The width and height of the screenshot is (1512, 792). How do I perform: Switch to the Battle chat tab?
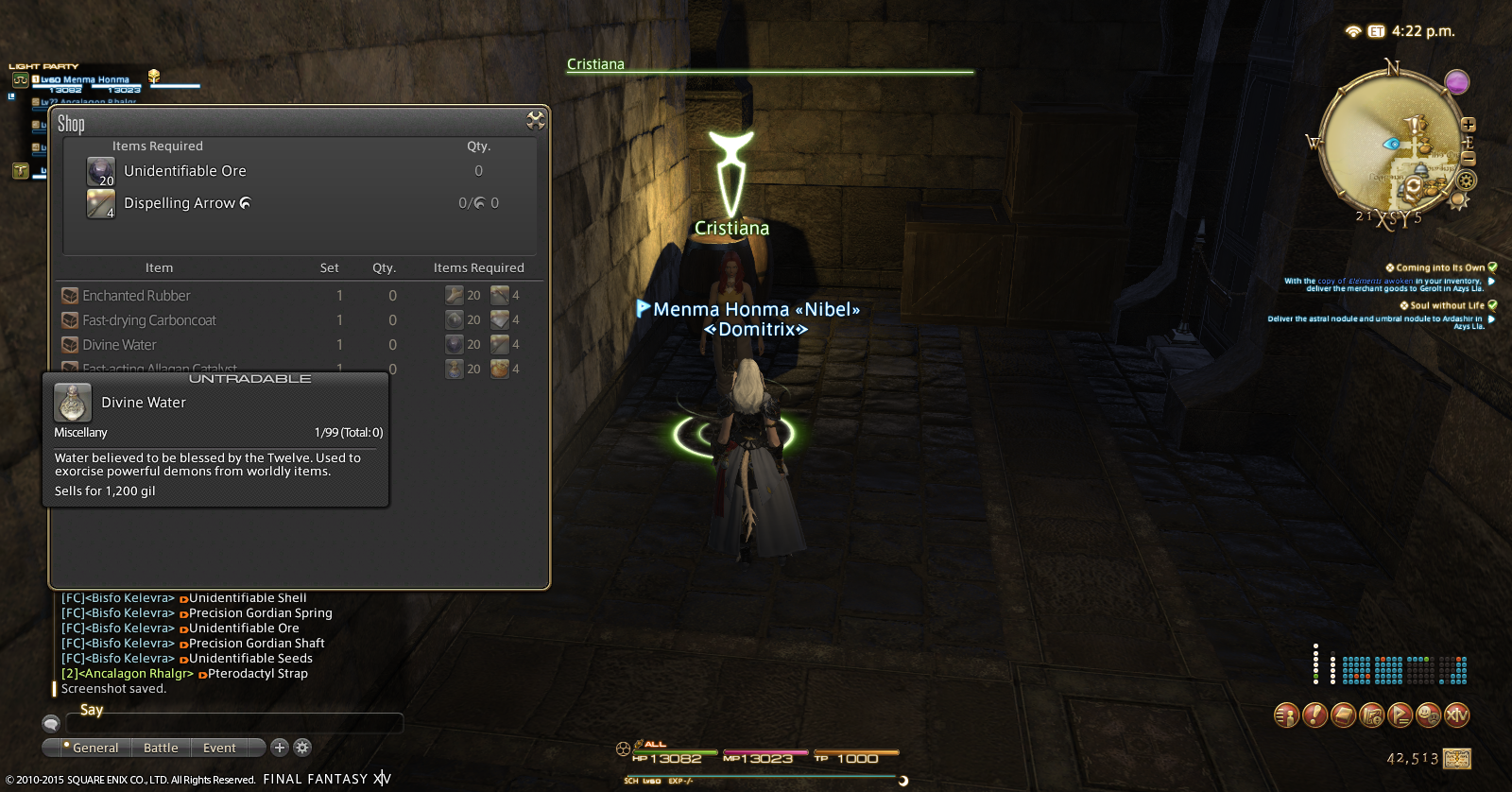(x=161, y=748)
